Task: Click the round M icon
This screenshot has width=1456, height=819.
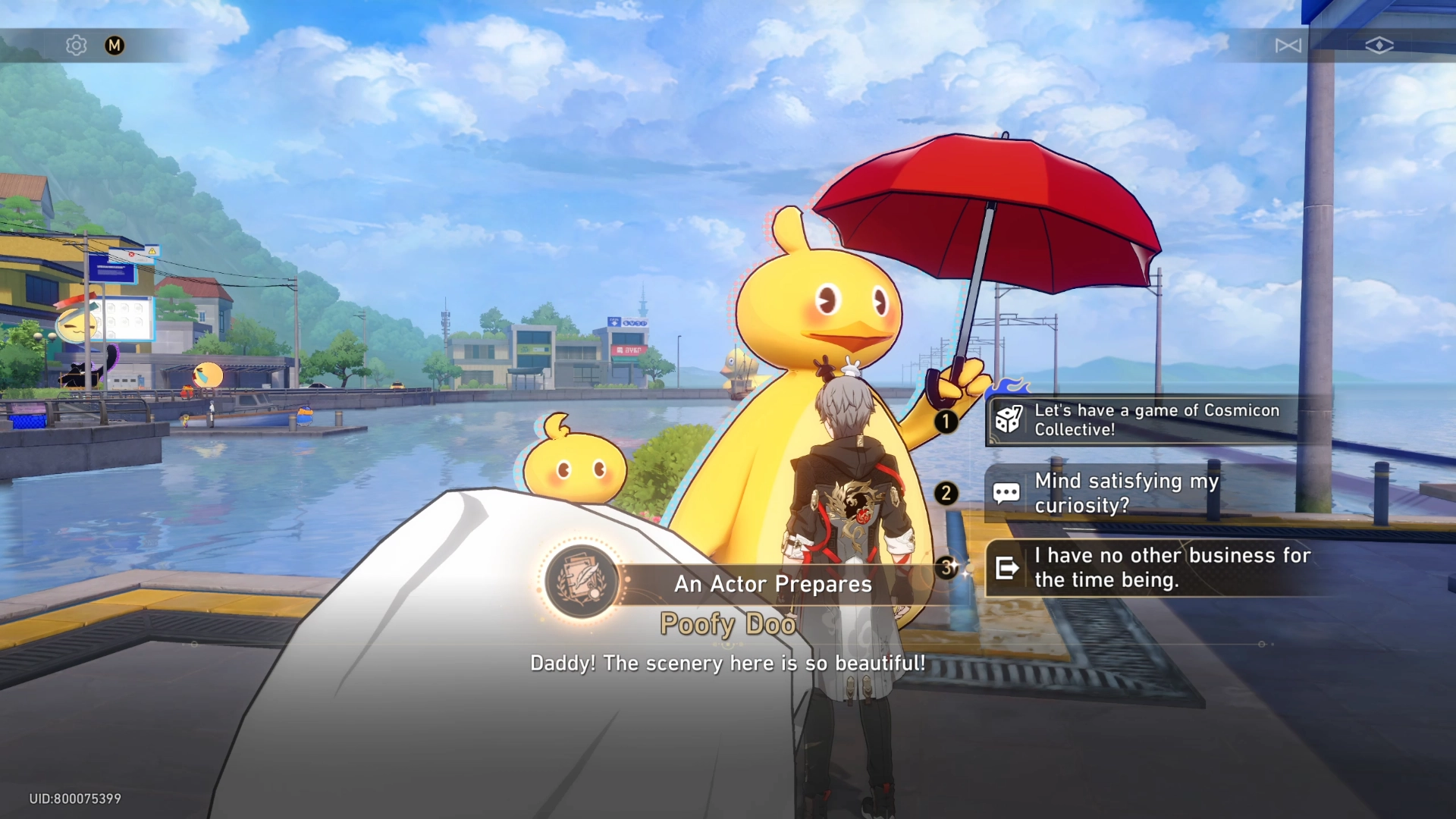Action: pos(115,45)
